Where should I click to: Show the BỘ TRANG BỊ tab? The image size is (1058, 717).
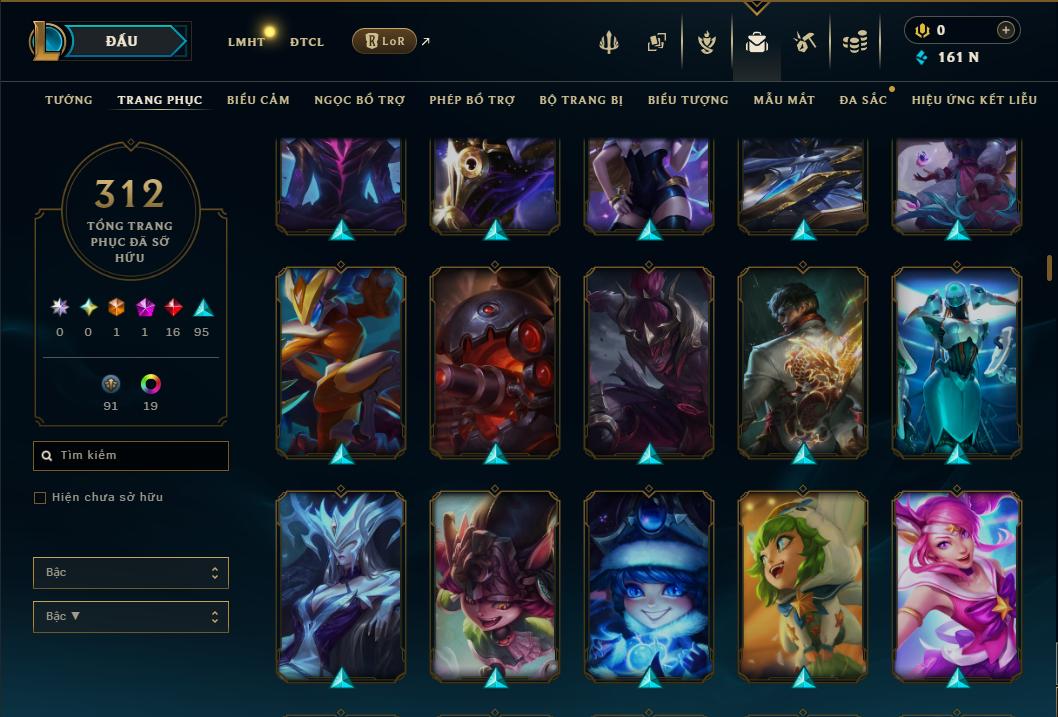pyautogui.click(x=581, y=100)
